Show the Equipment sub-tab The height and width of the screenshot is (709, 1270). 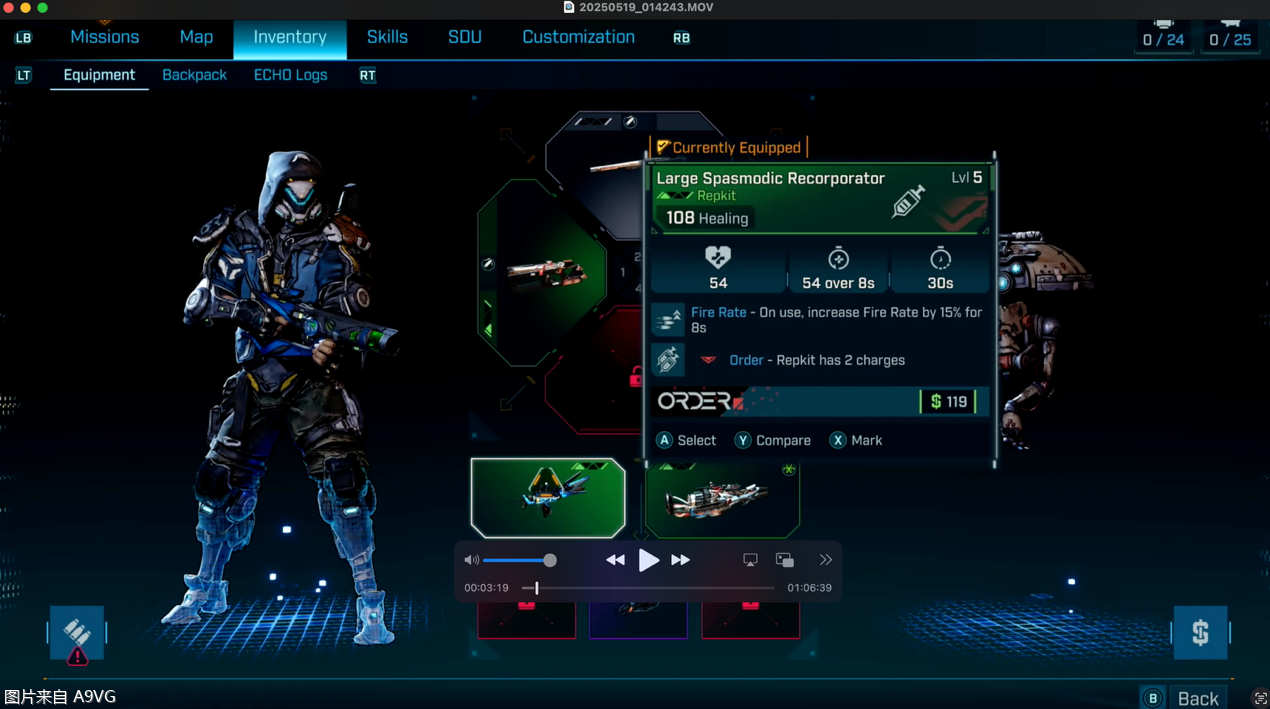[x=99, y=75]
